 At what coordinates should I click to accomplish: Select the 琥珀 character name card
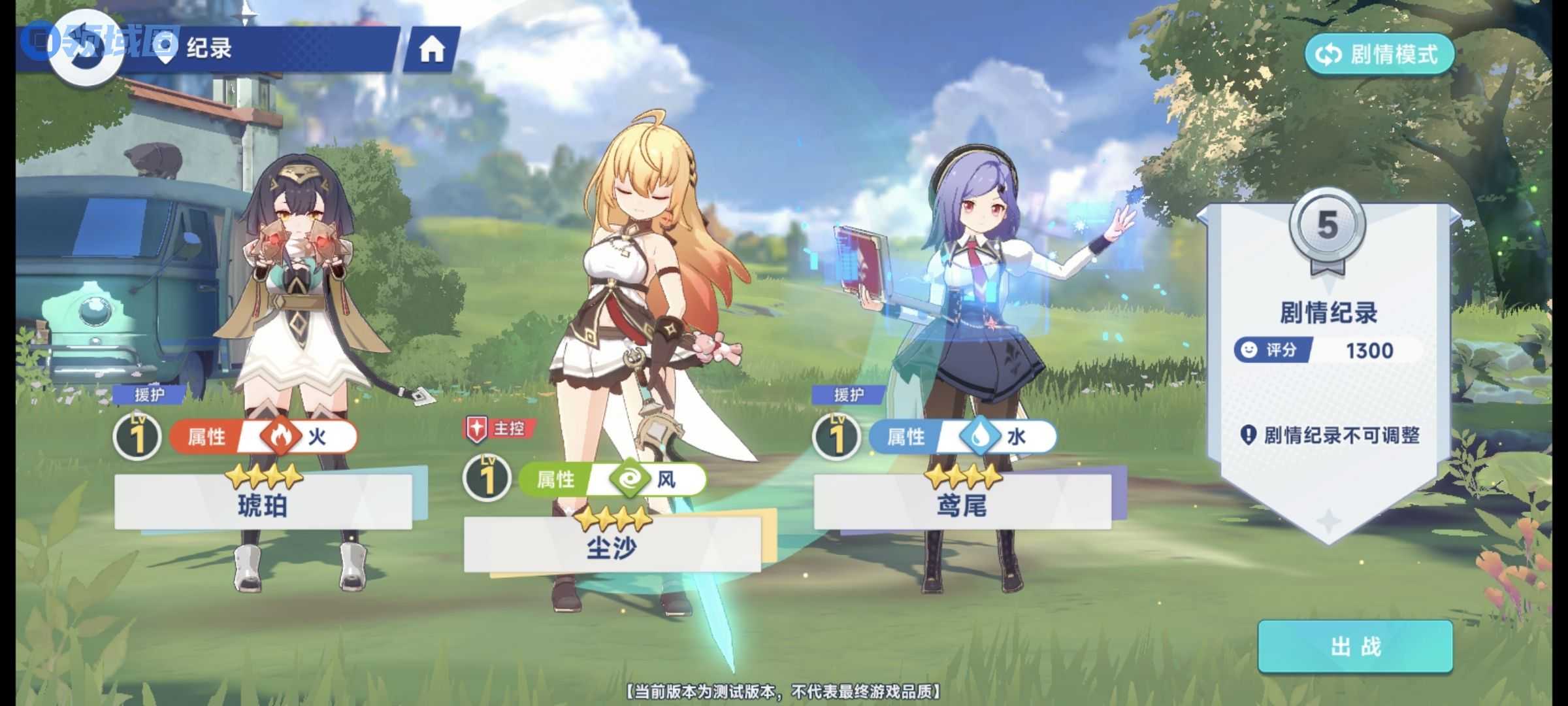[x=263, y=503]
